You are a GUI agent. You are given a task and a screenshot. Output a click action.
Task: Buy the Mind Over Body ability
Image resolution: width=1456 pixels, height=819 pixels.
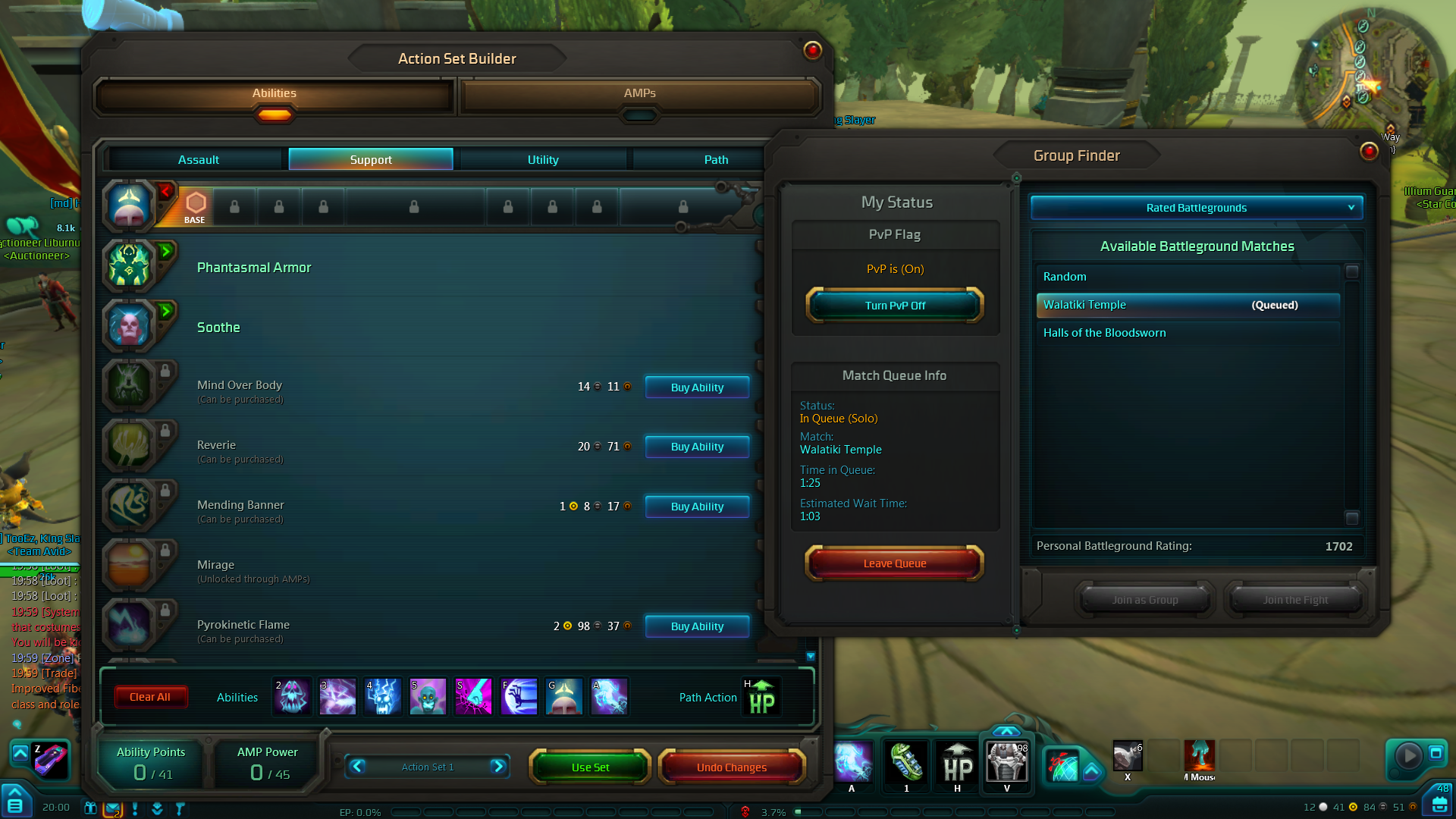pyautogui.click(x=697, y=387)
